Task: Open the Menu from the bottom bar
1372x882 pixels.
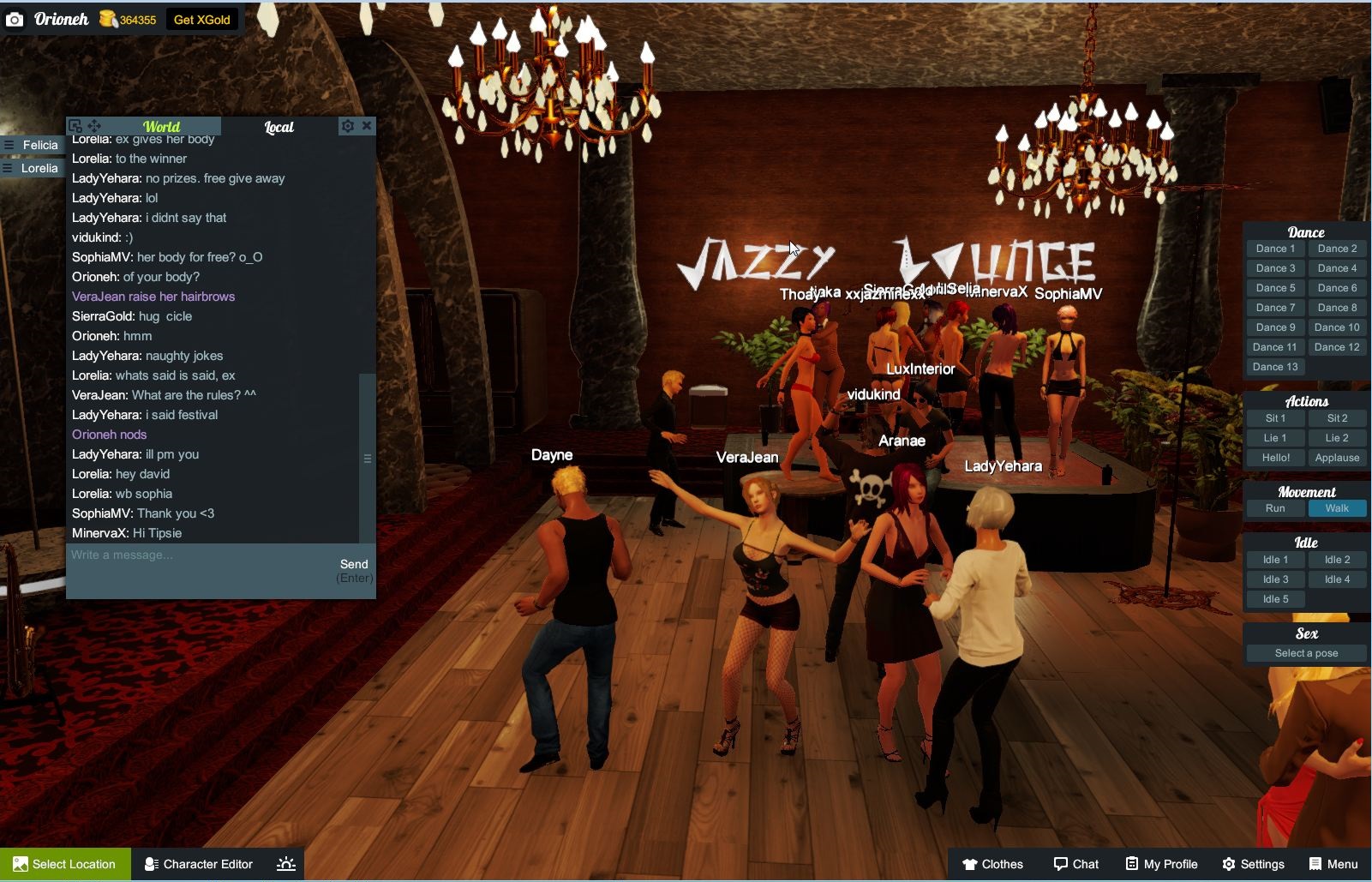Action: point(1333,864)
